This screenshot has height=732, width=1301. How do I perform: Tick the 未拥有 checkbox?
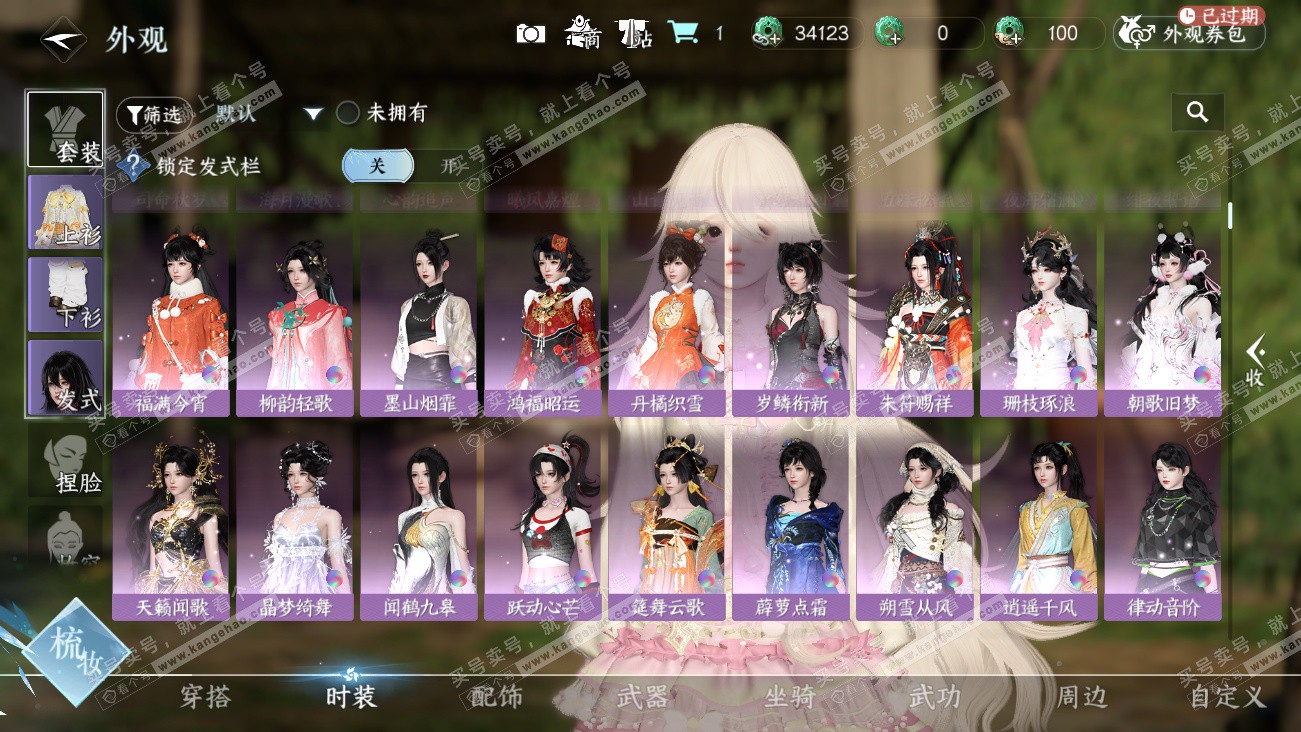pyautogui.click(x=348, y=113)
